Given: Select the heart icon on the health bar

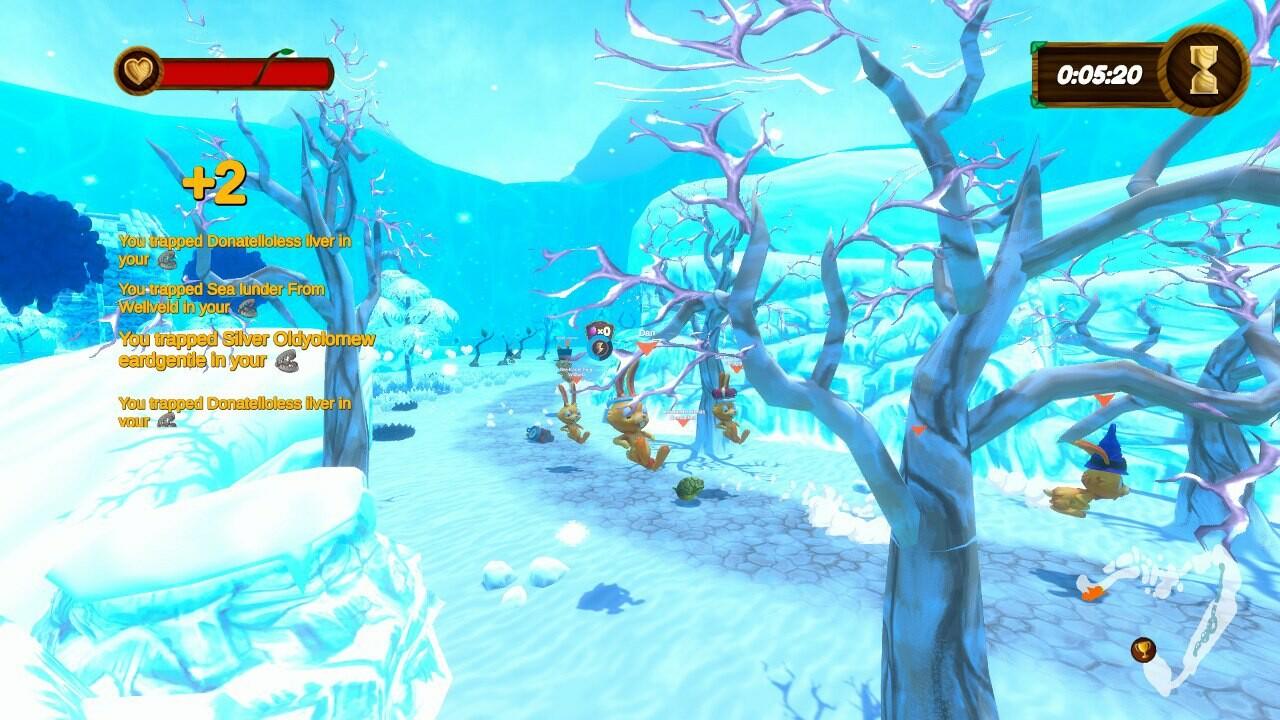Looking at the screenshot, I should pyautogui.click(x=140, y=71).
